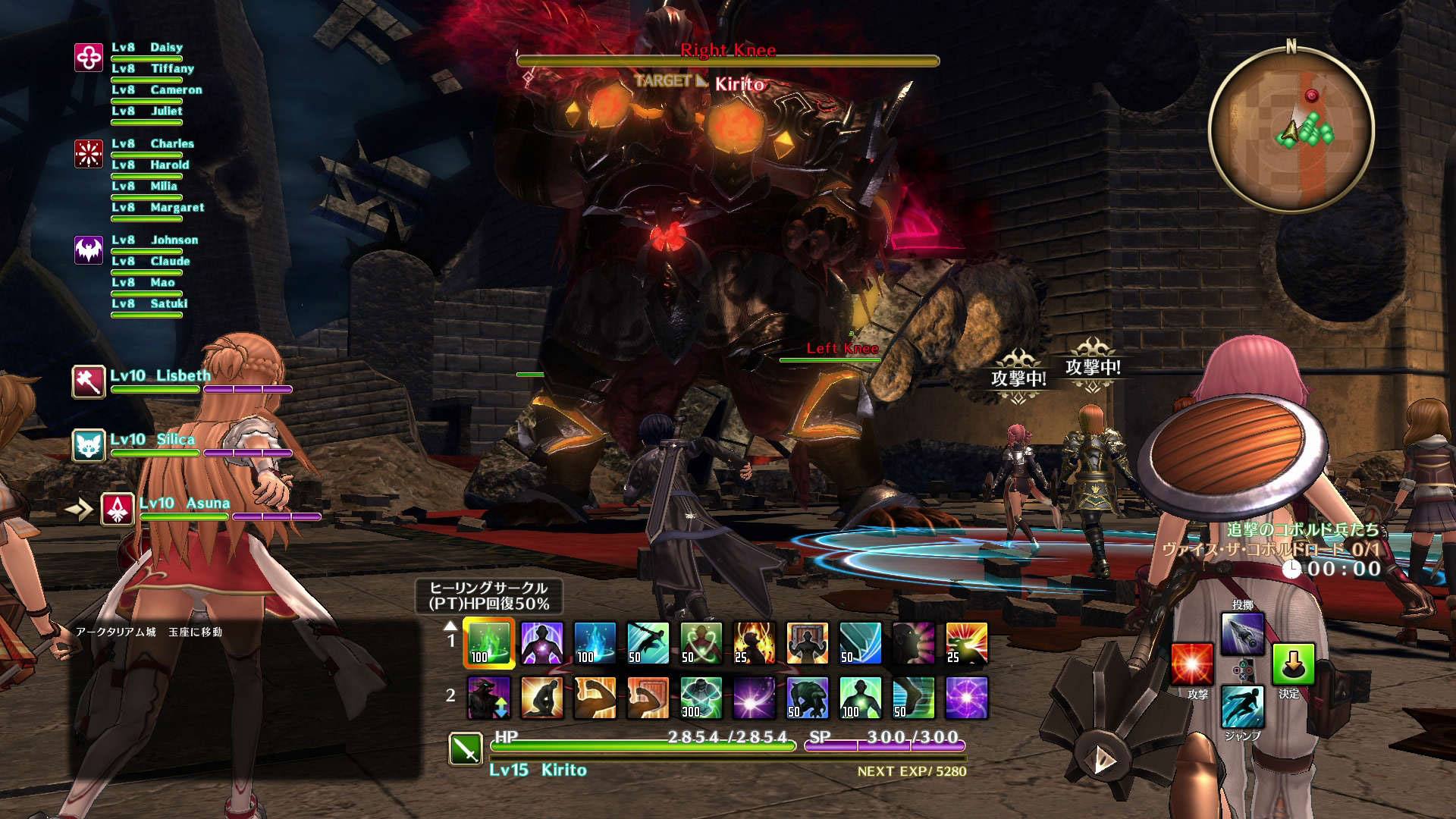The height and width of the screenshot is (819, 1456).
Task: Click Kirito's green sword weapon icon
Action: pyautogui.click(x=466, y=748)
